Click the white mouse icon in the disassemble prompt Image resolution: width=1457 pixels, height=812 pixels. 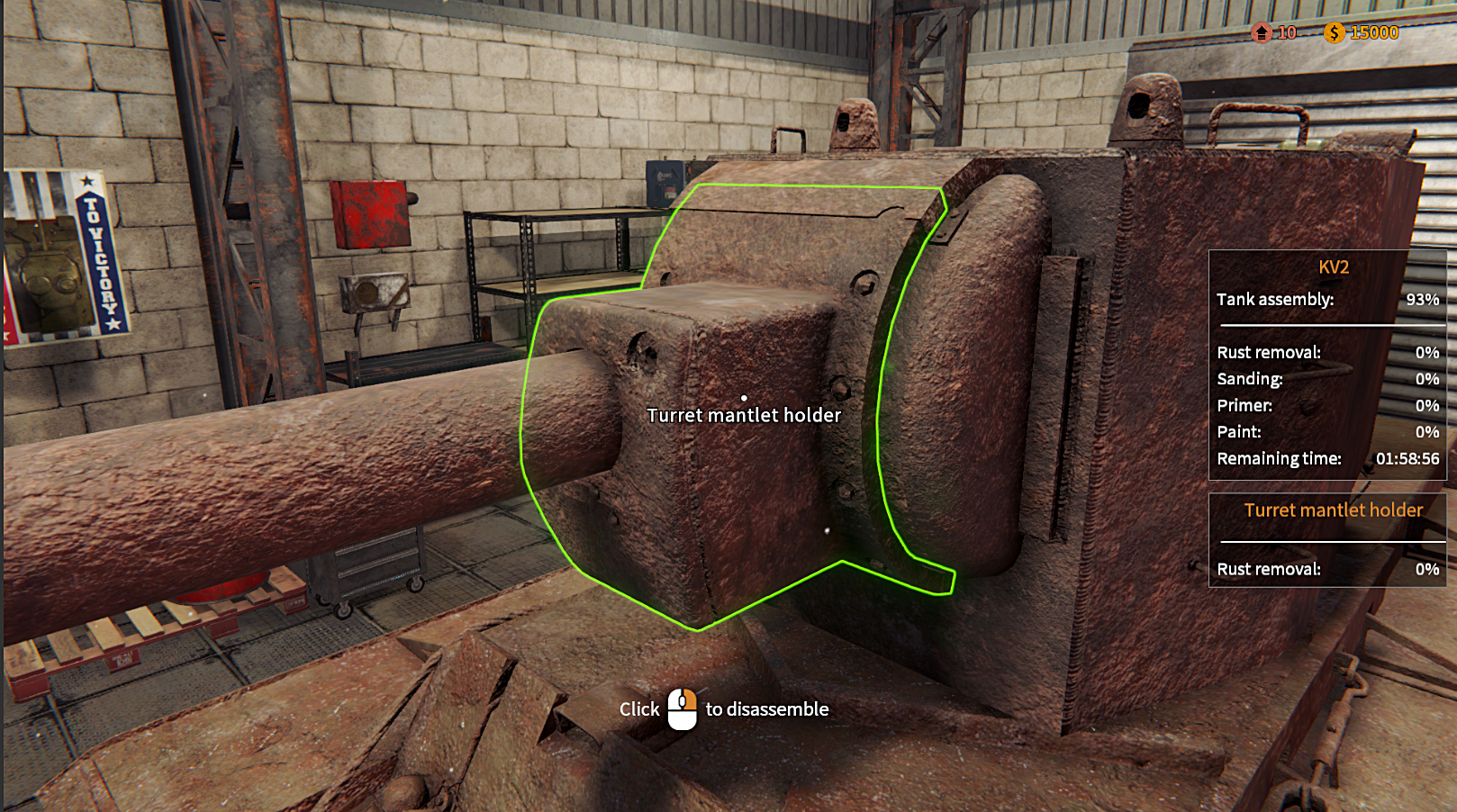(x=682, y=710)
